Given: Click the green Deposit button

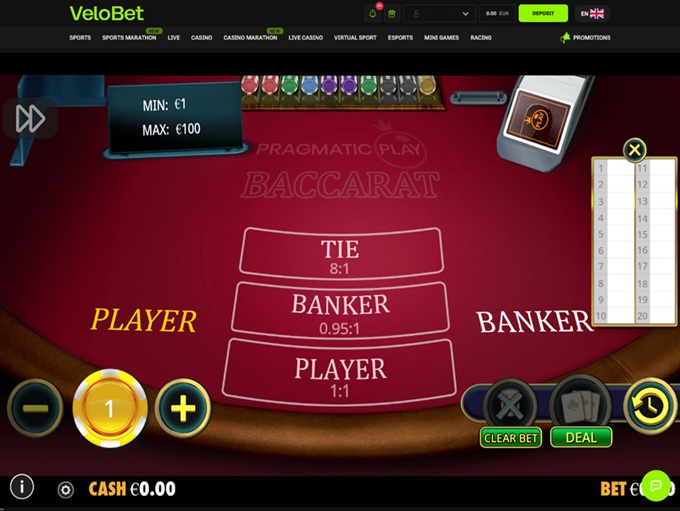Looking at the screenshot, I should pyautogui.click(x=543, y=14).
